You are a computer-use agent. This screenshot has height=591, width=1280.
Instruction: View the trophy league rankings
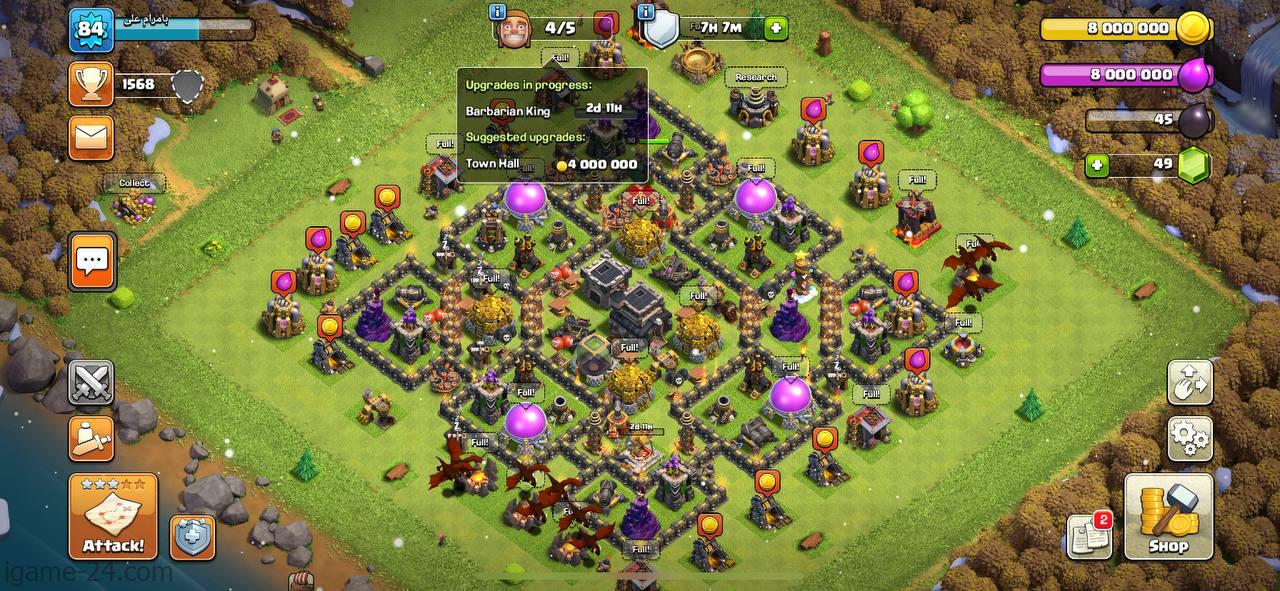click(91, 85)
